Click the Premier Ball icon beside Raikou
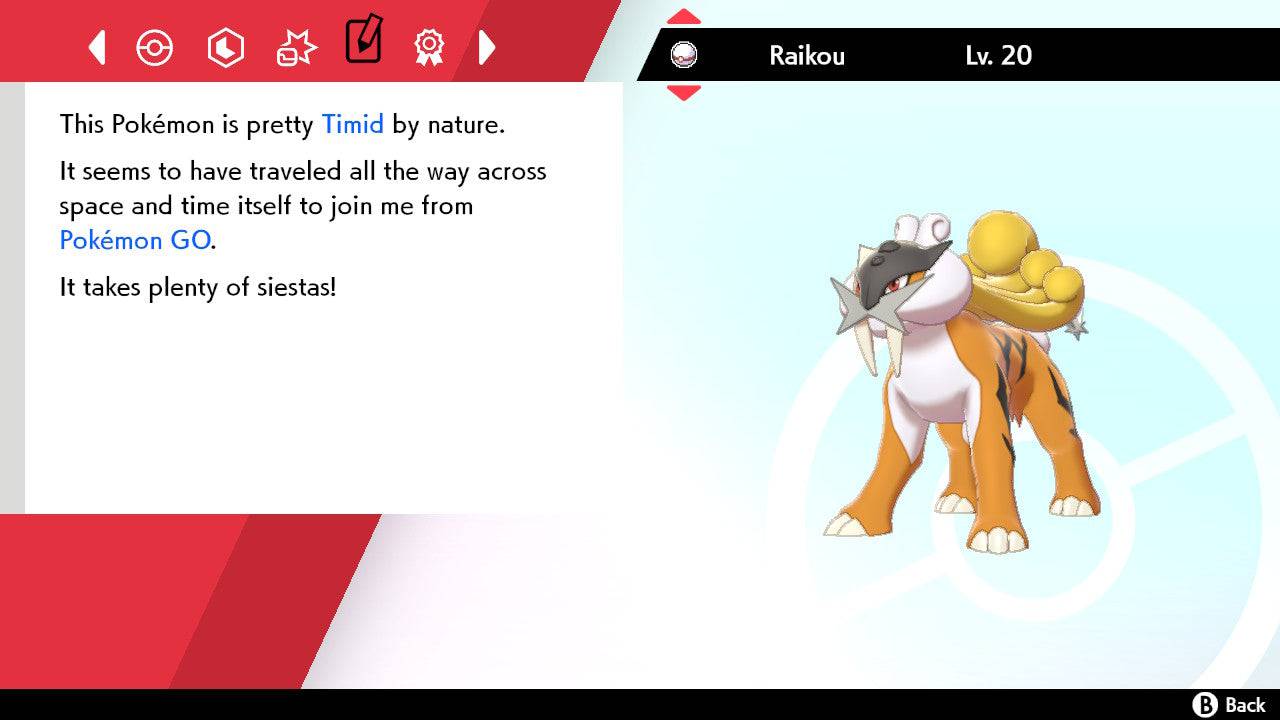This screenshot has width=1280, height=720. [x=685, y=55]
